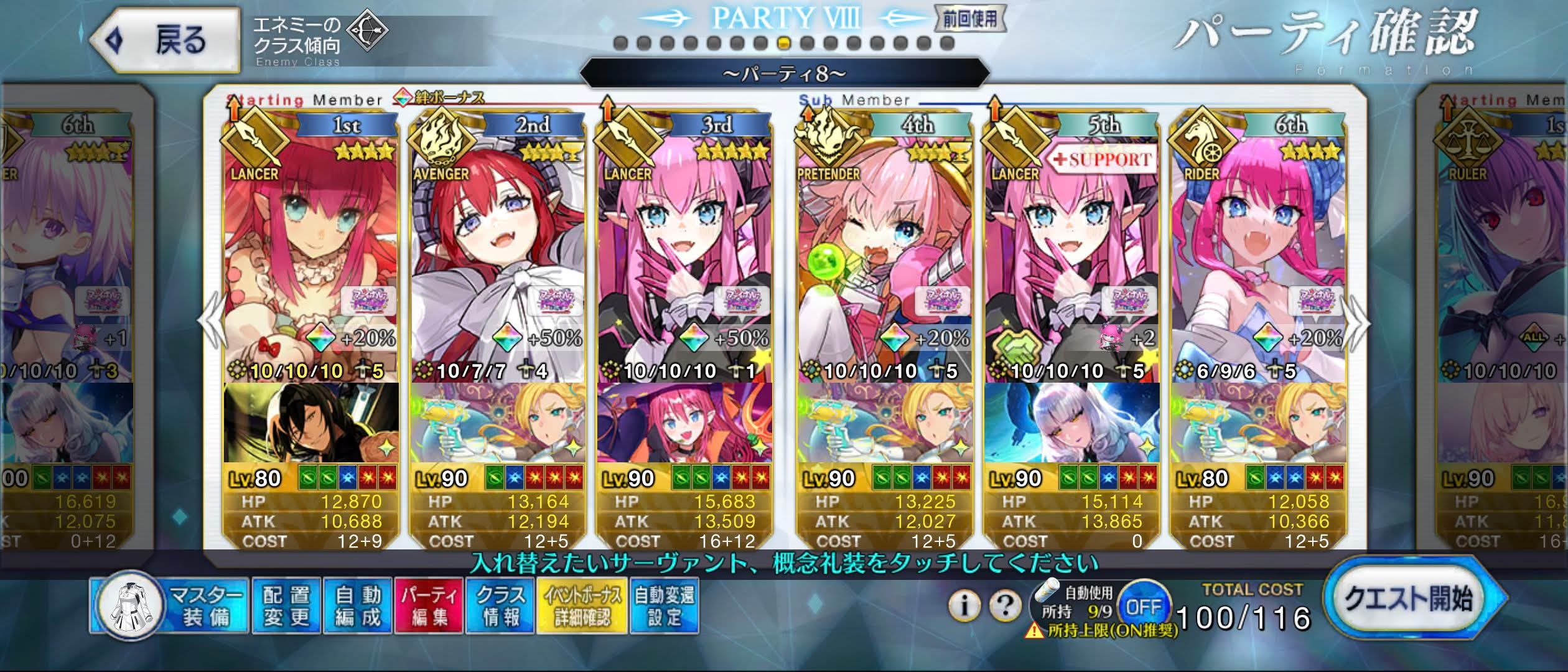
Task: Choose 自動編成 auto formation
Action: pyautogui.click(x=358, y=605)
